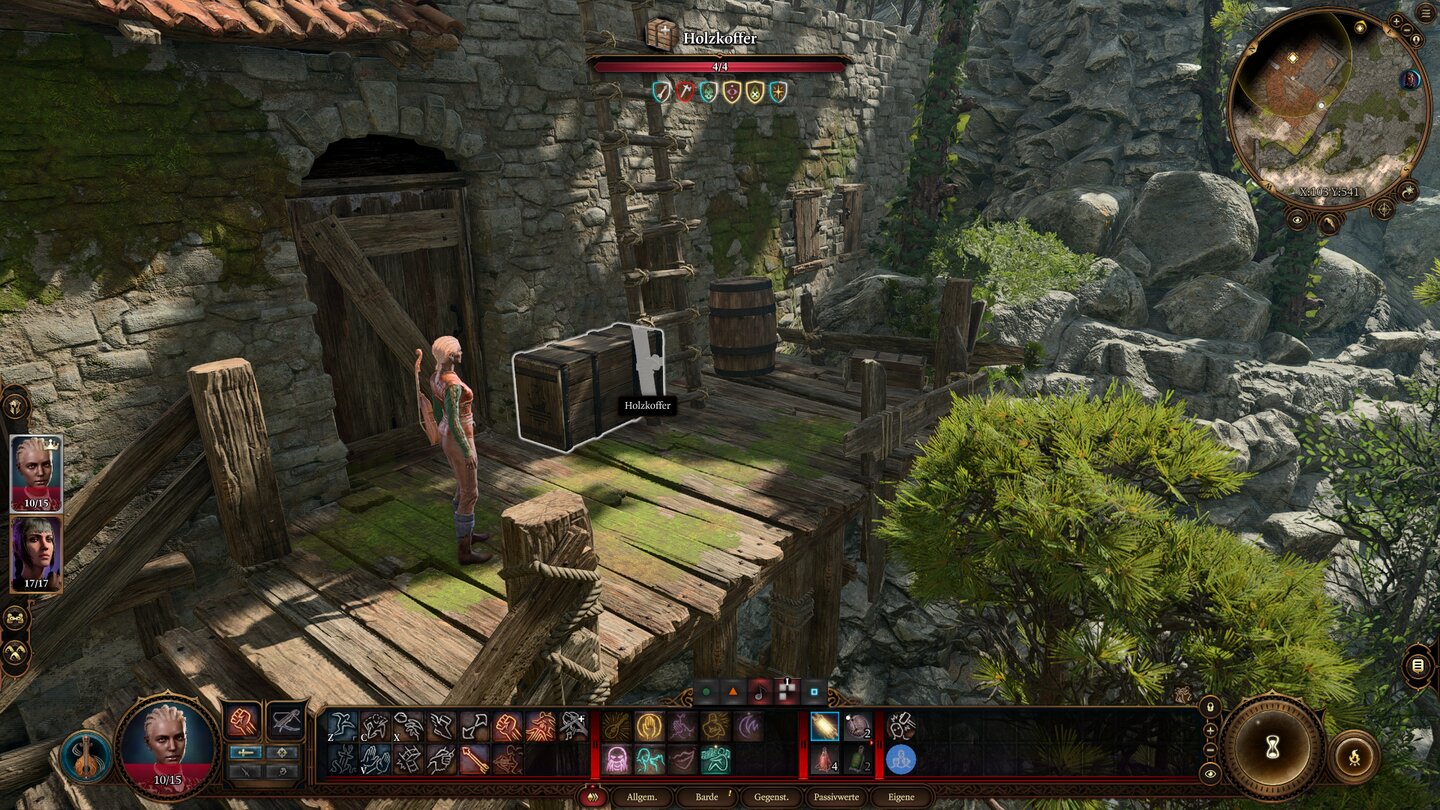Select the flaming arrow attack icon

coord(473,761)
